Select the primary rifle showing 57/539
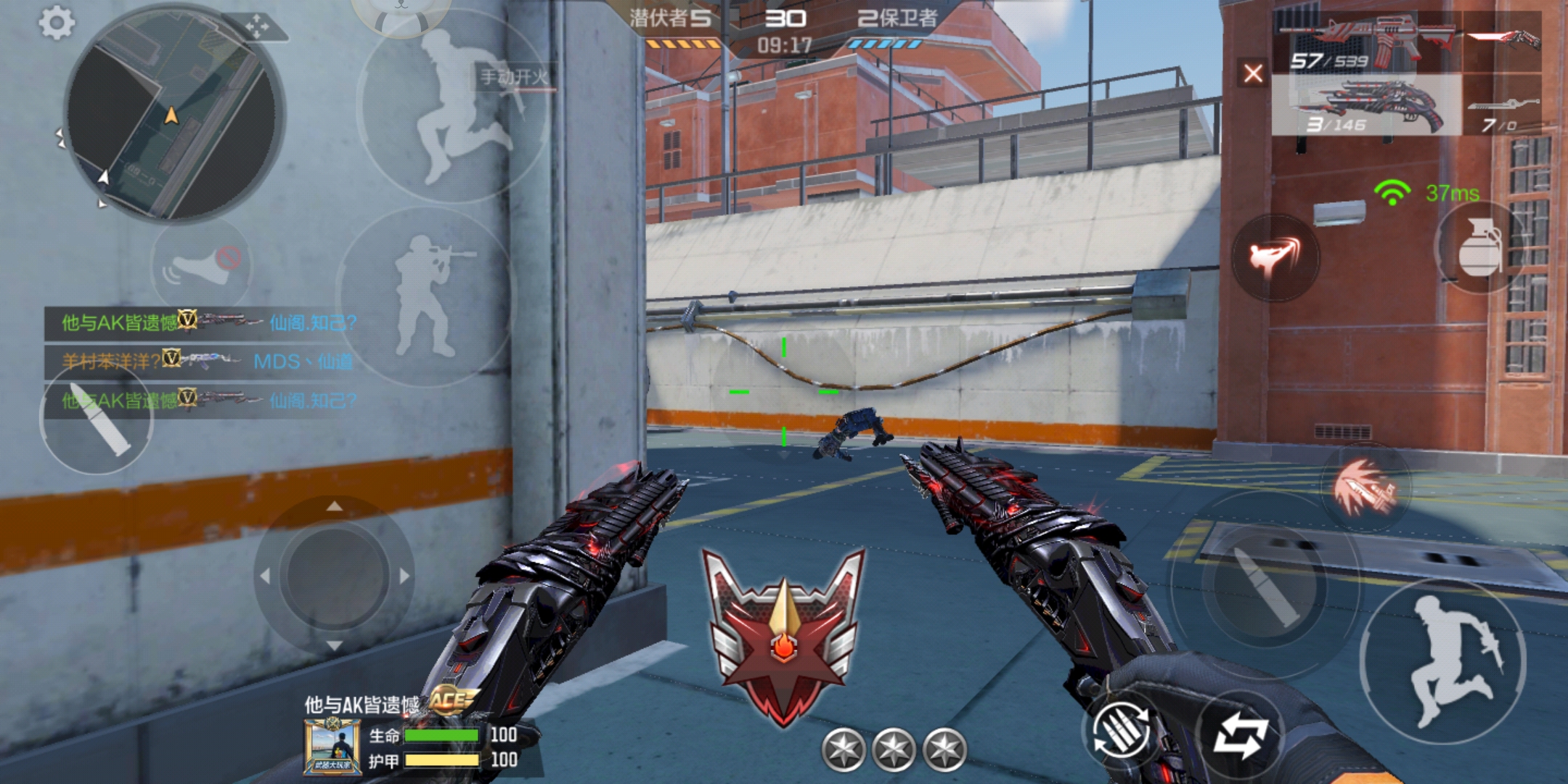The width and height of the screenshot is (1568, 784). pyautogui.click(x=1365, y=45)
